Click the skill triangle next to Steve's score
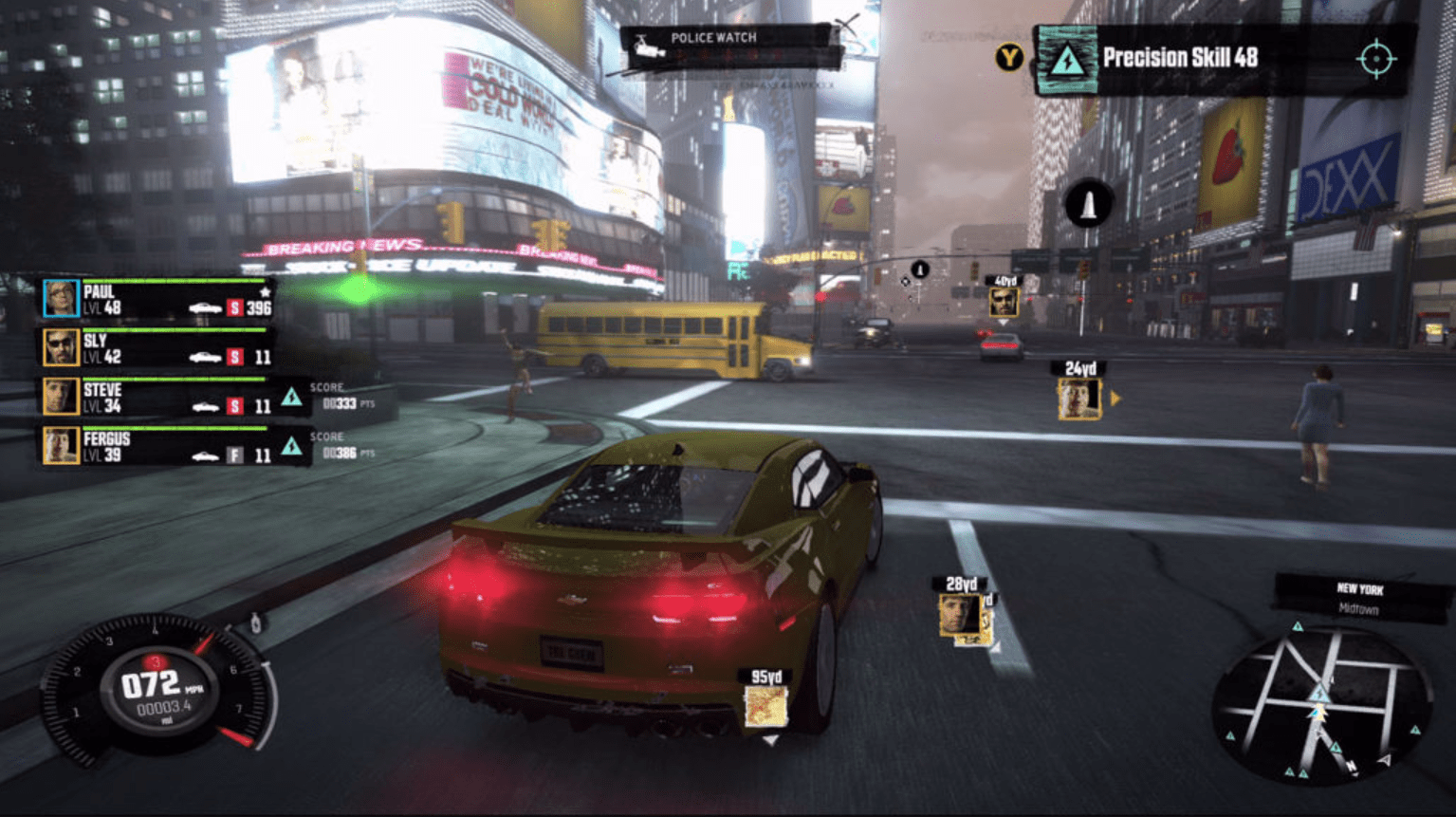Viewport: 1456px width, 817px height. [291, 399]
